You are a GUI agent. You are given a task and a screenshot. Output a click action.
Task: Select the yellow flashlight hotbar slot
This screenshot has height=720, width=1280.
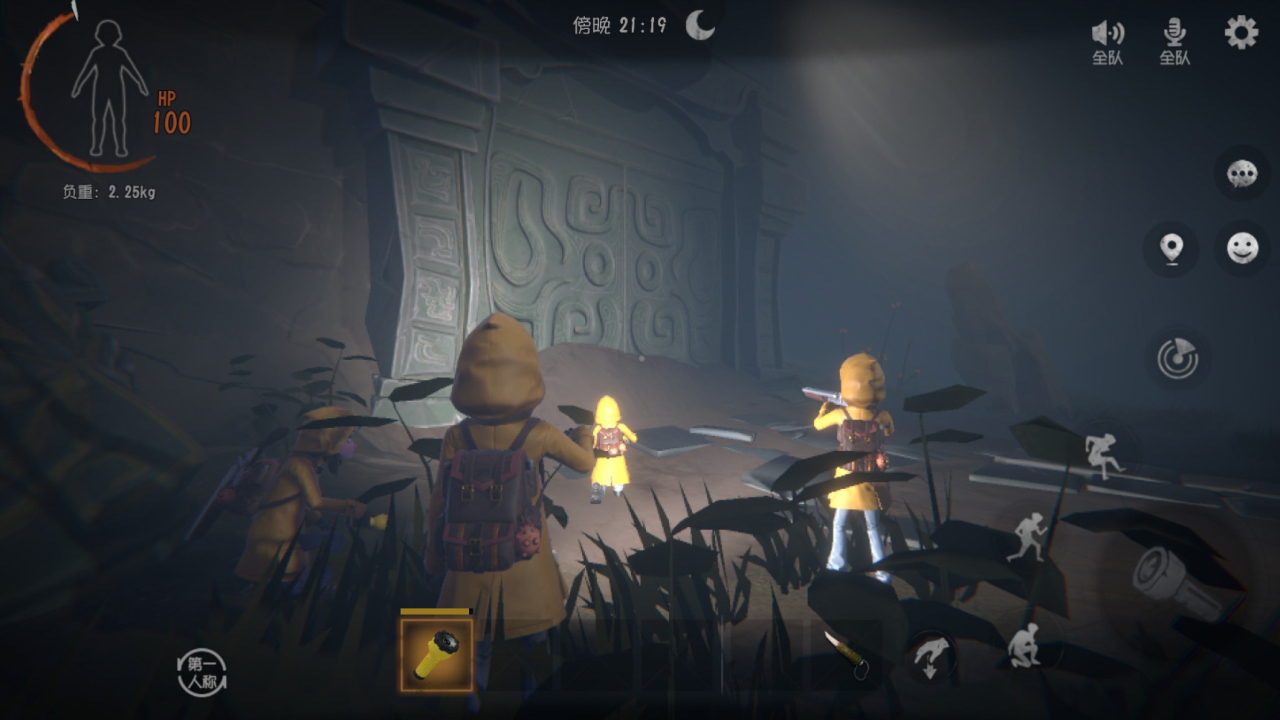pyautogui.click(x=437, y=654)
